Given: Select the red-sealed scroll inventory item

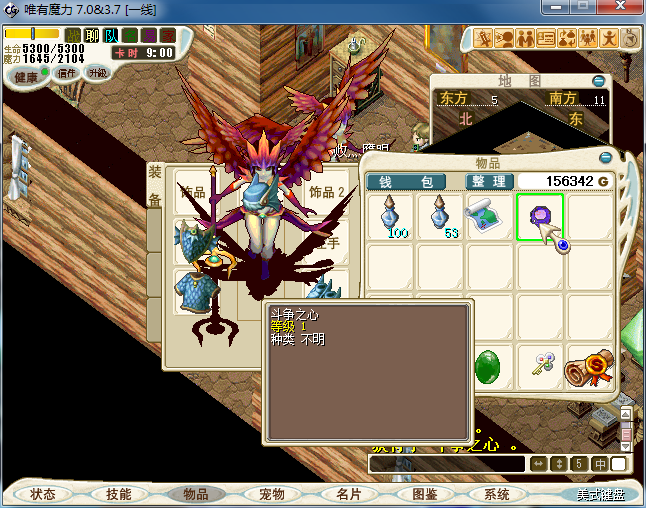Looking at the screenshot, I should coord(589,366).
